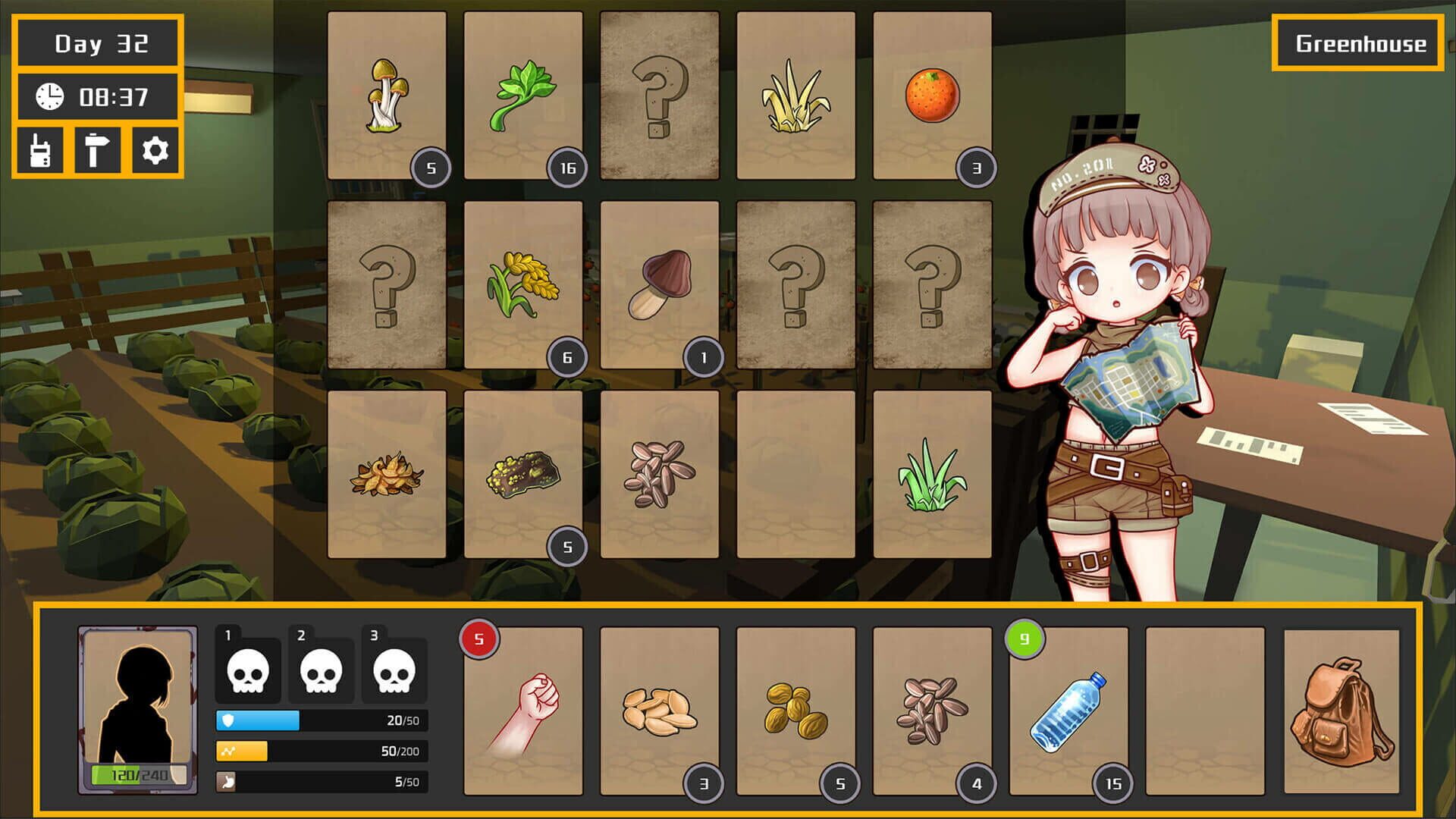Open the crafting hammer menu
The image size is (1456, 819).
[x=99, y=152]
